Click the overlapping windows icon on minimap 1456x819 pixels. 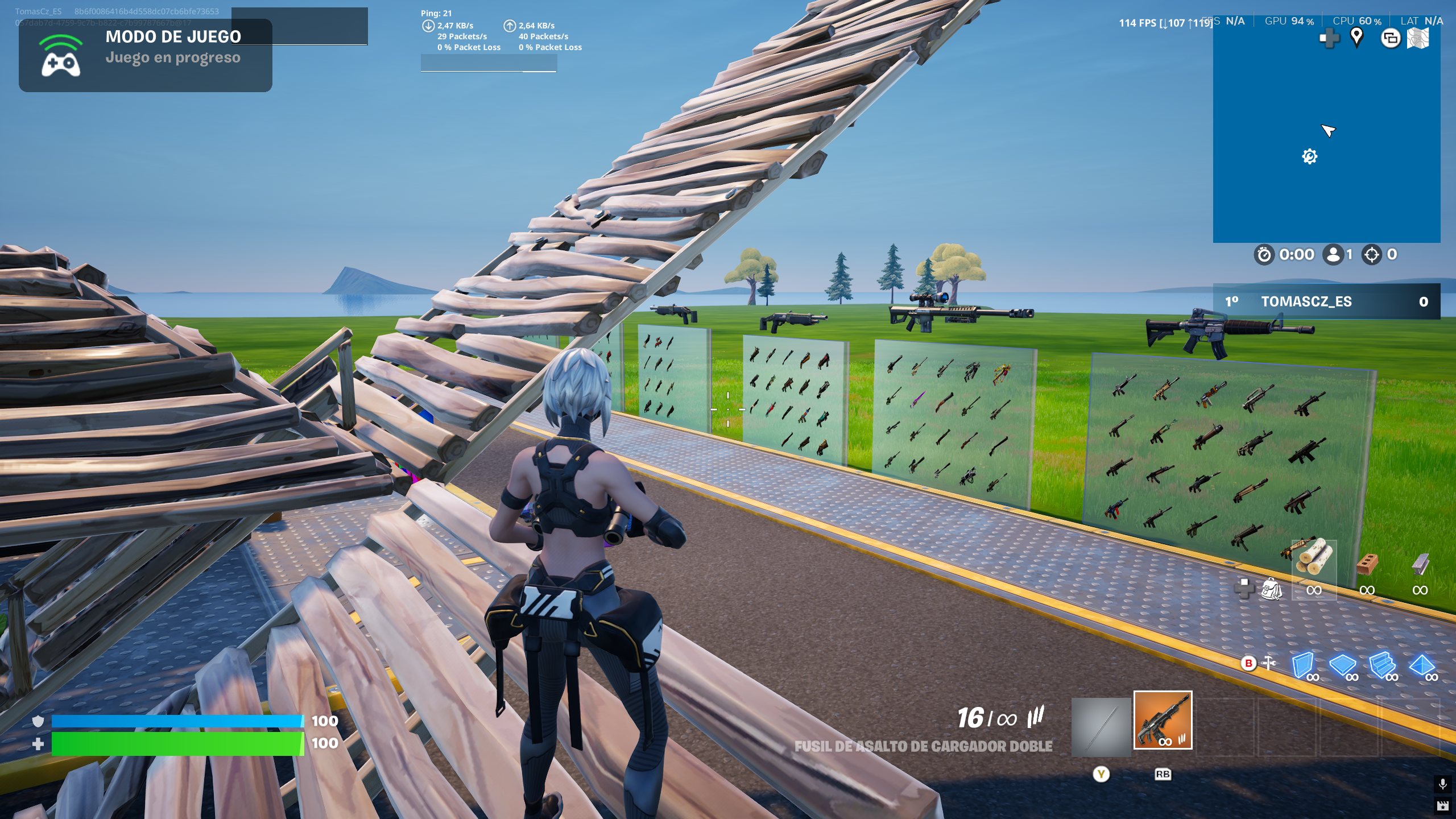(1391, 39)
